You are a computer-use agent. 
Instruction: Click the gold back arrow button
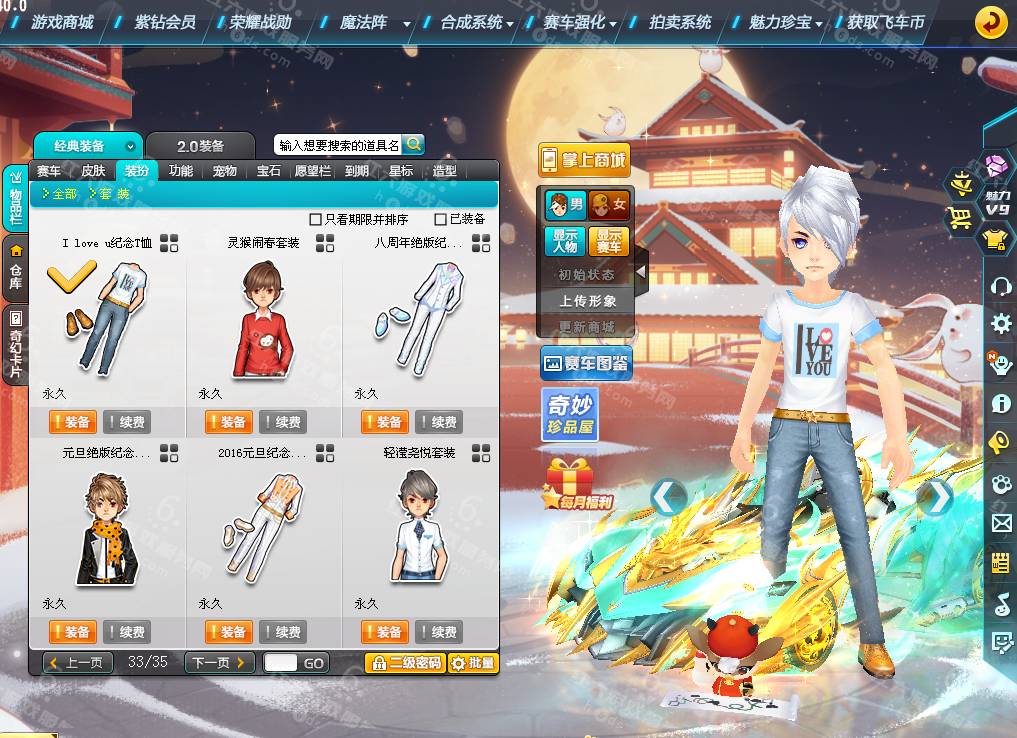tap(990, 21)
